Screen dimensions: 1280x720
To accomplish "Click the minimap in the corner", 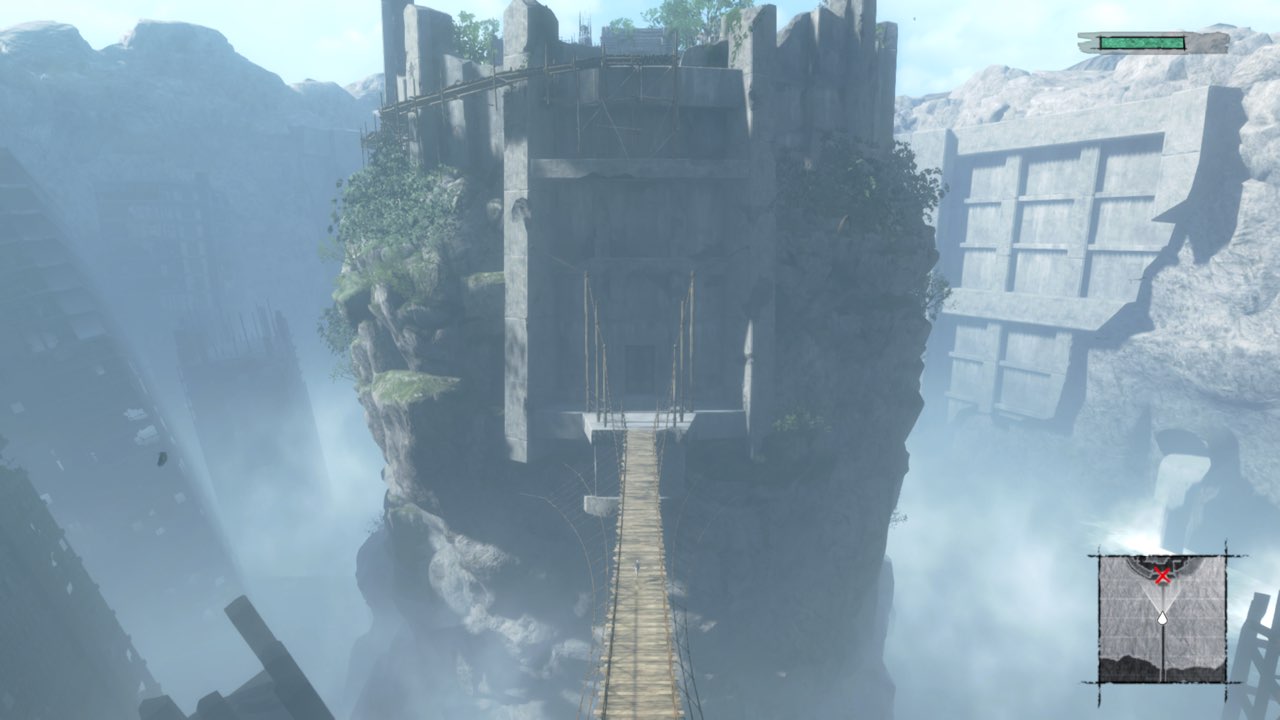I will click(1162, 618).
